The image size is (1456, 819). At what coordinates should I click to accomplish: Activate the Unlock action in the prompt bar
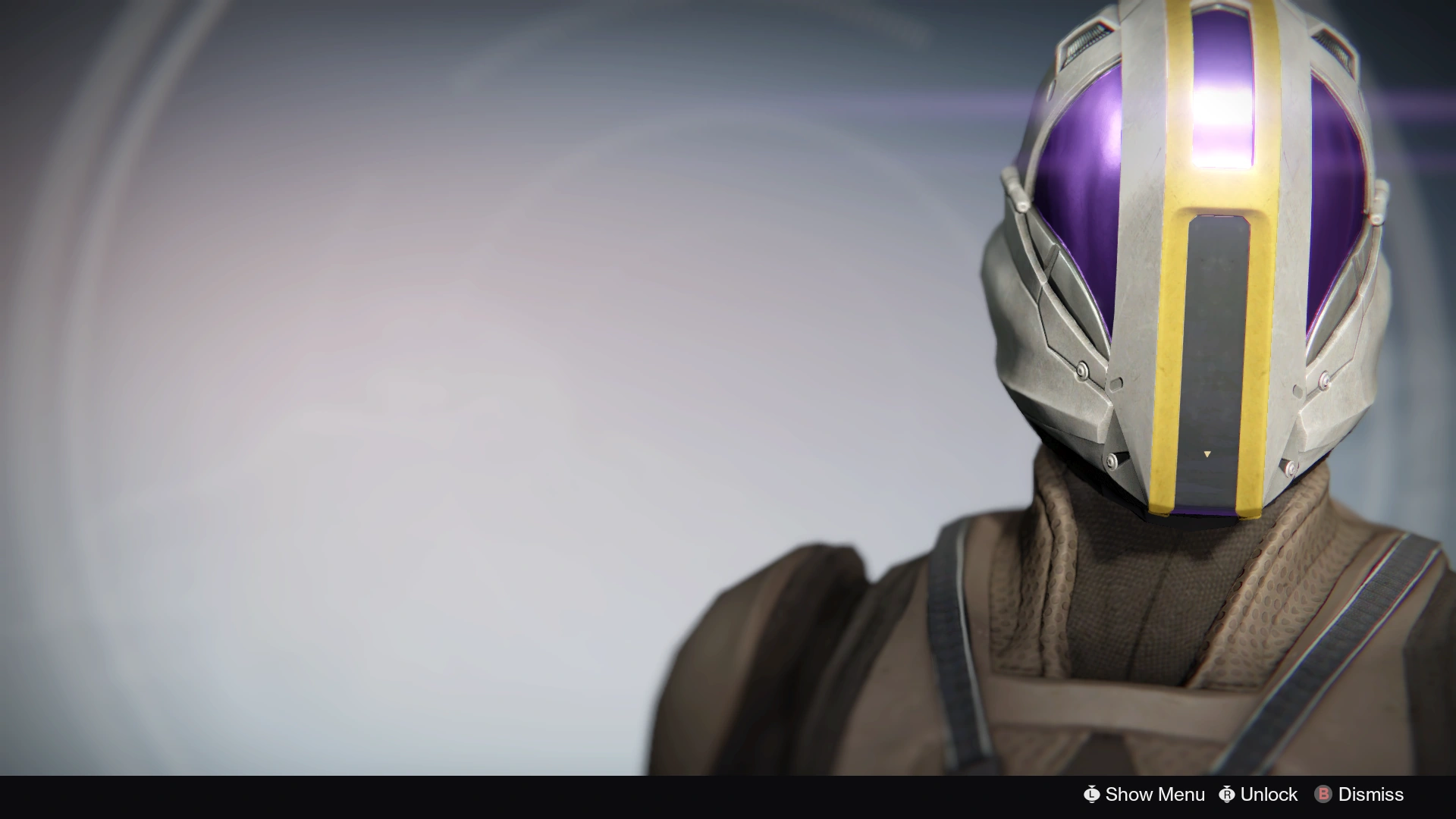click(x=1269, y=795)
